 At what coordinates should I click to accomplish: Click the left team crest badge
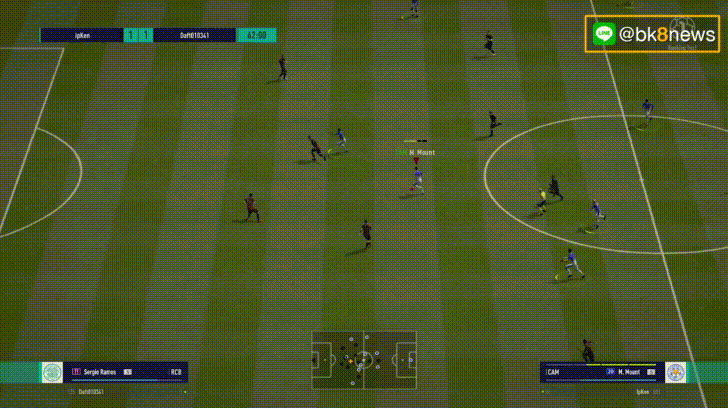click(51, 372)
